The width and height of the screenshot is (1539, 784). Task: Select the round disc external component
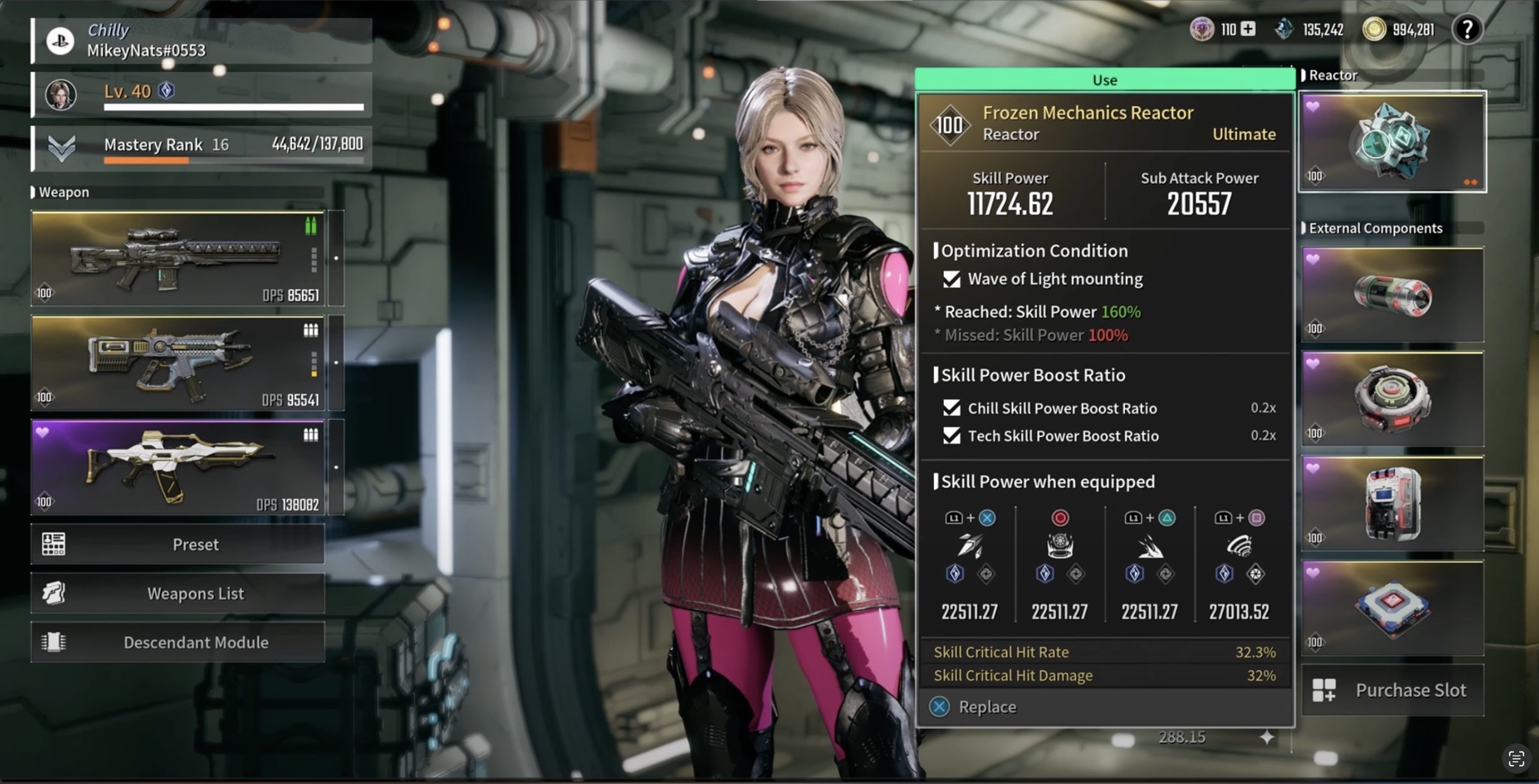[1392, 399]
